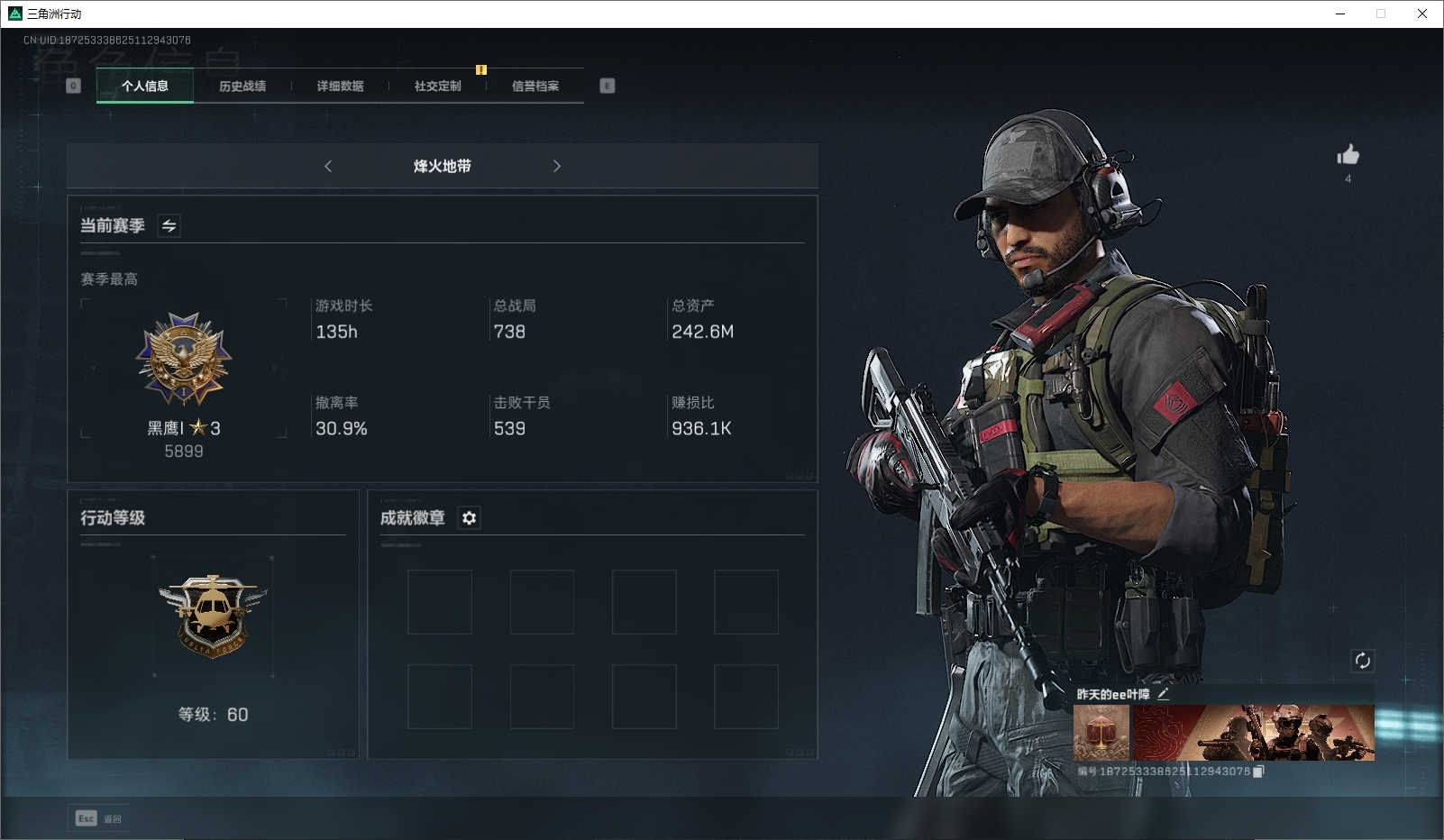The width and height of the screenshot is (1444, 840).
Task: Close the game window
Action: click(x=1422, y=14)
